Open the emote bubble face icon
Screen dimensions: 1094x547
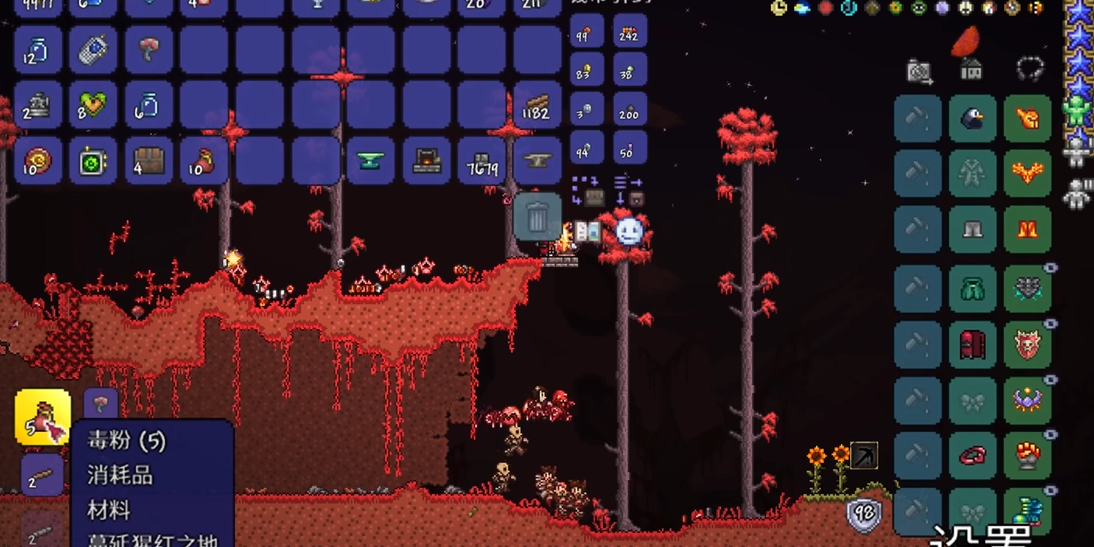pyautogui.click(x=629, y=232)
